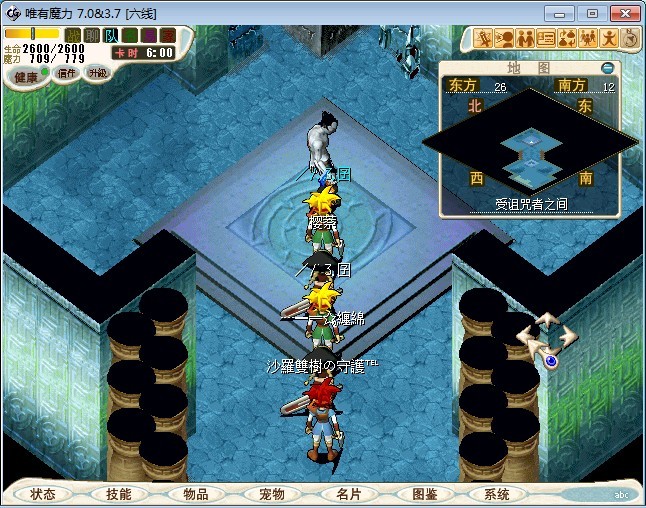Image resolution: width=646 pixels, height=508 pixels.
Task: Toggle the 聊 chat mode icon
Action: 92,35
